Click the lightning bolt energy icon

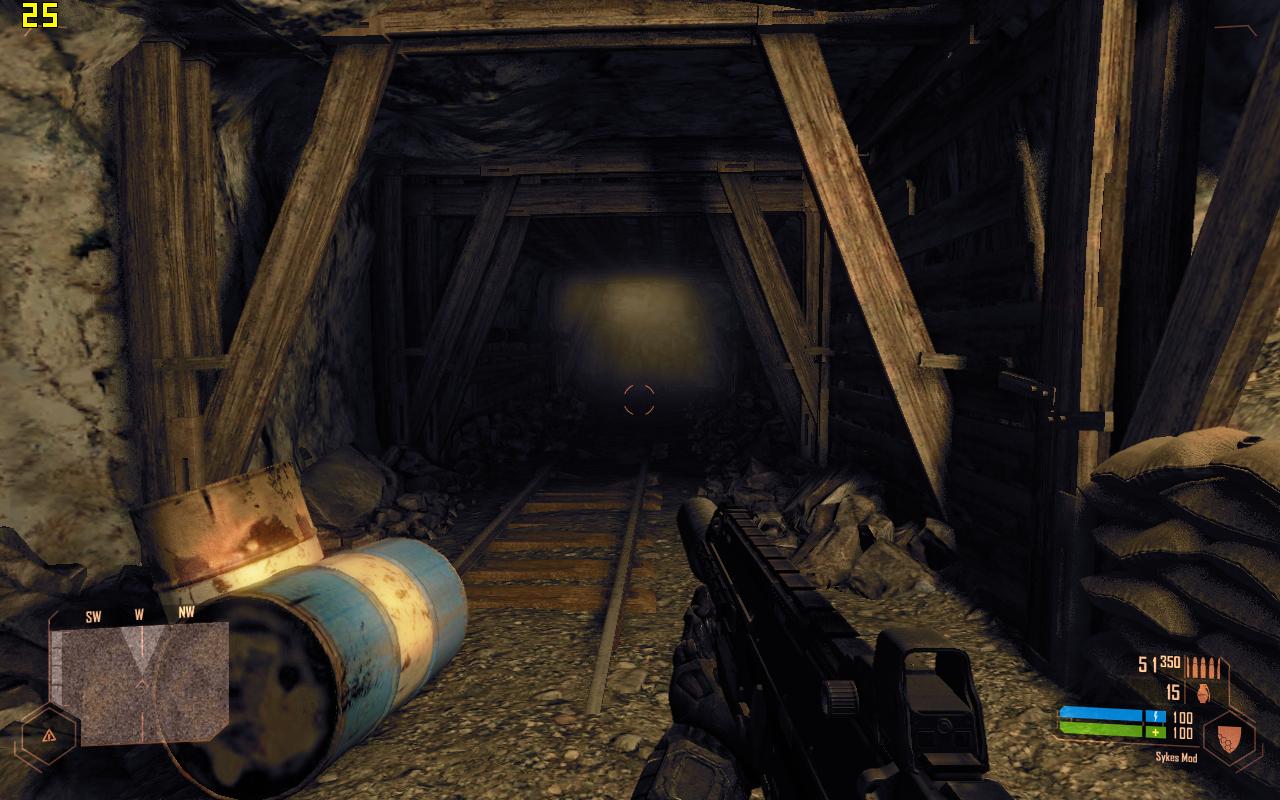click(1155, 716)
